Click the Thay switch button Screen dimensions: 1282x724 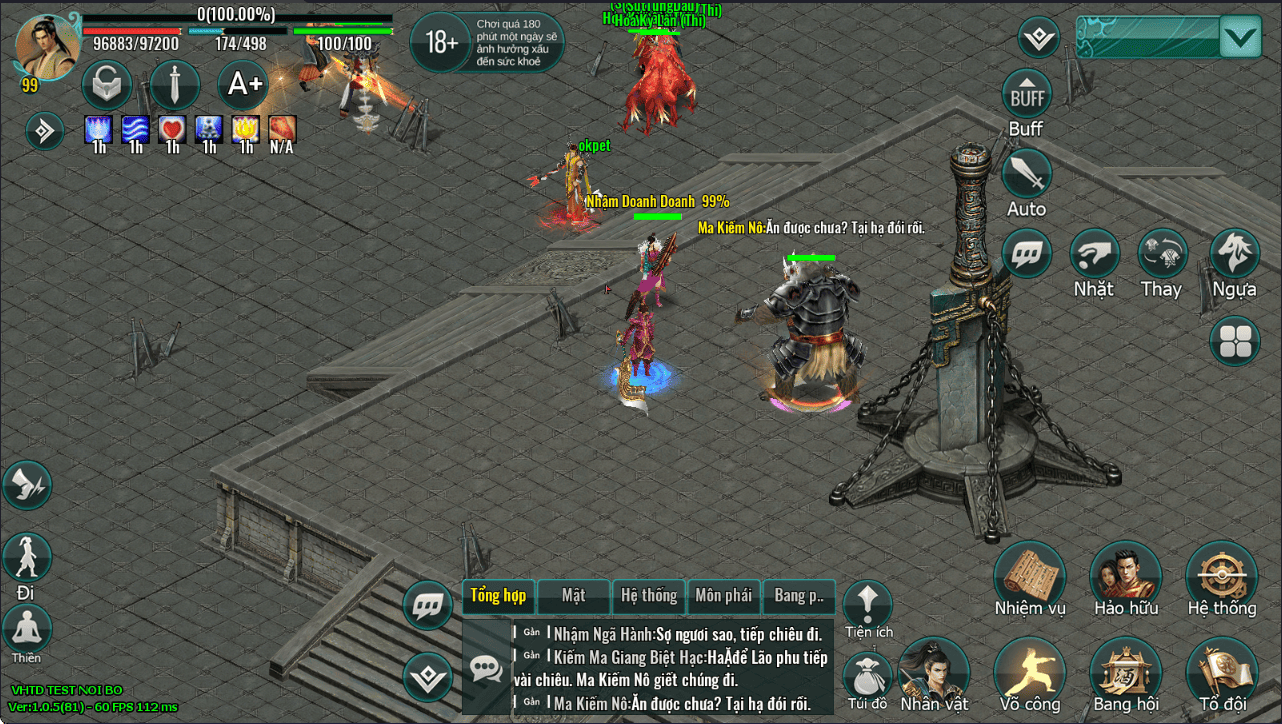(x=1163, y=255)
